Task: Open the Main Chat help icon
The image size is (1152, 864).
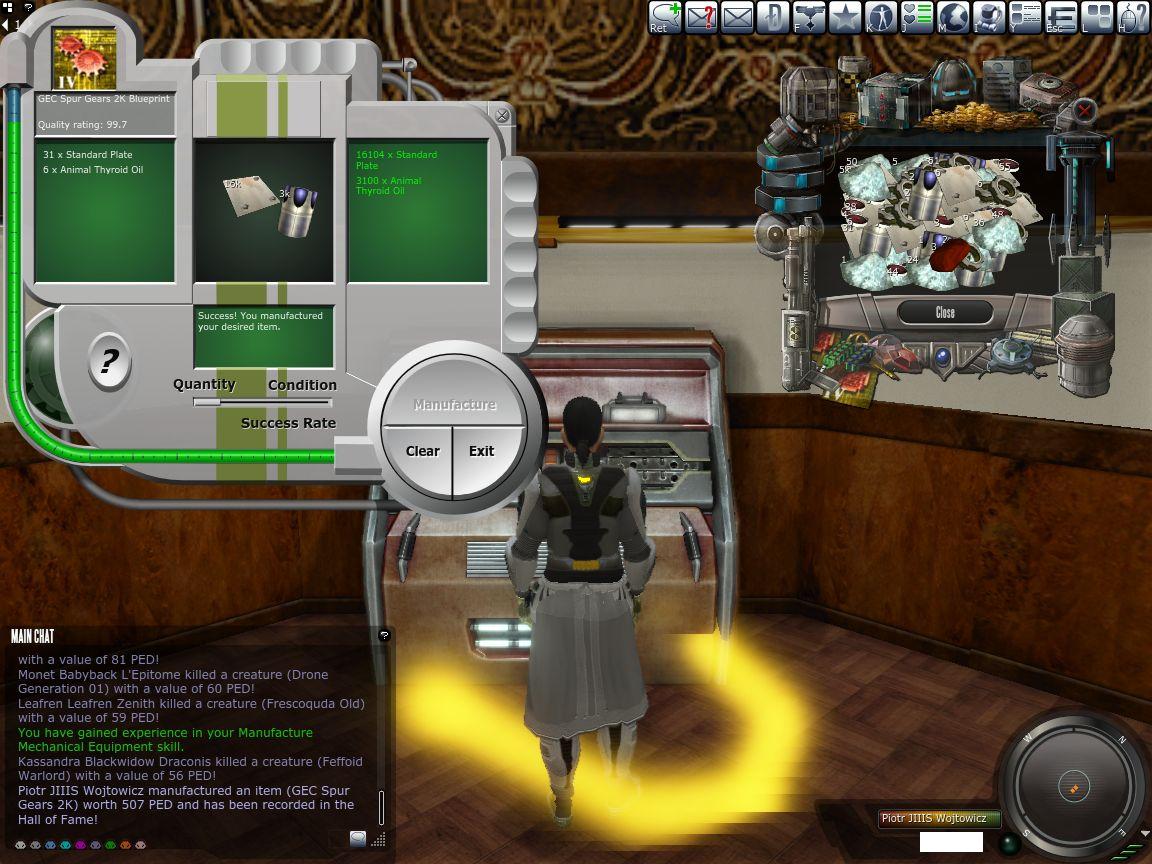Action: click(384, 635)
